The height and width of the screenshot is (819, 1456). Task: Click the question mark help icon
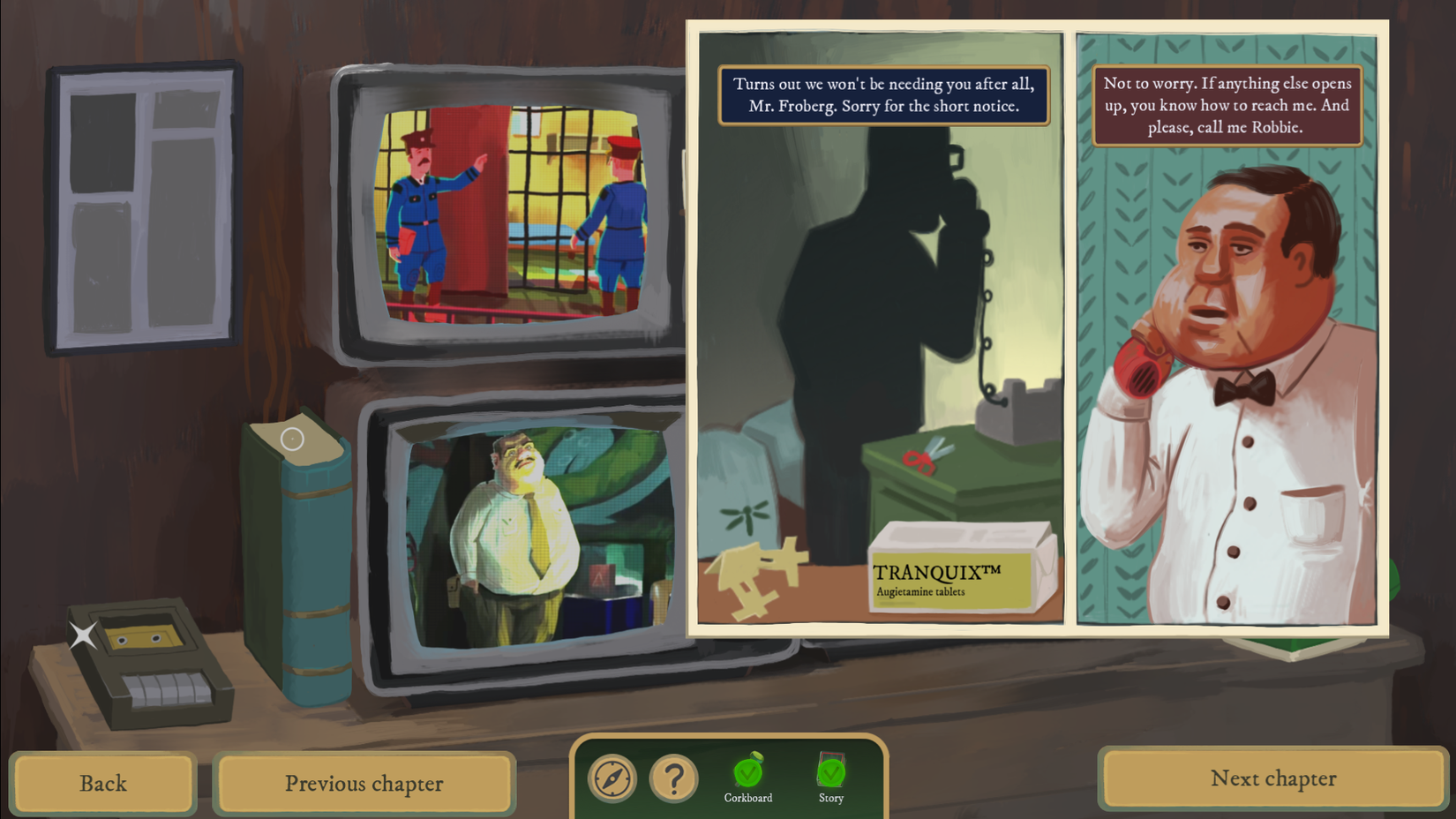click(673, 778)
